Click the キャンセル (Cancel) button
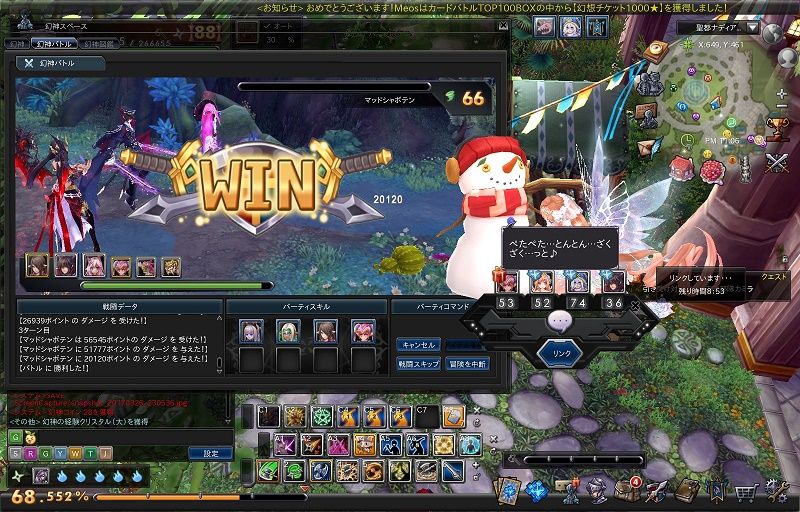 point(418,344)
